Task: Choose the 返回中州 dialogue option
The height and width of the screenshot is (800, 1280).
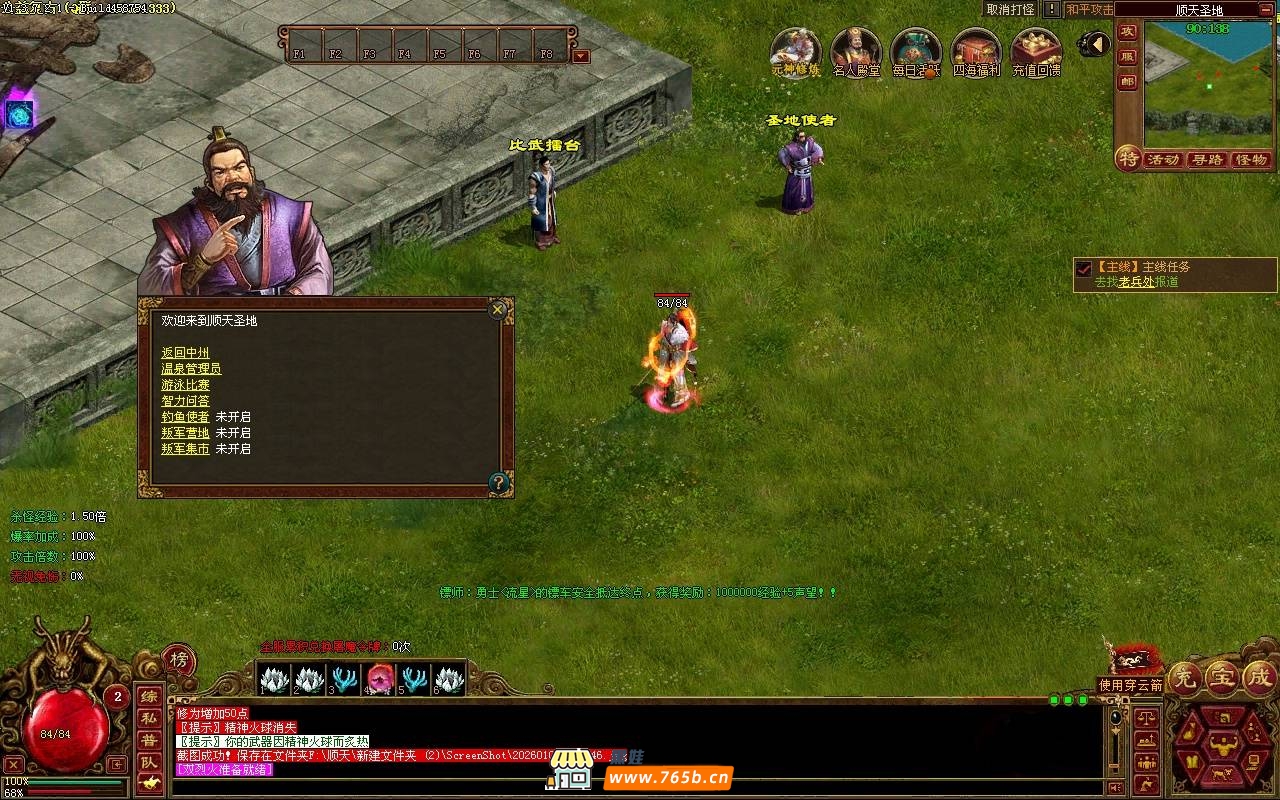Action: point(185,353)
